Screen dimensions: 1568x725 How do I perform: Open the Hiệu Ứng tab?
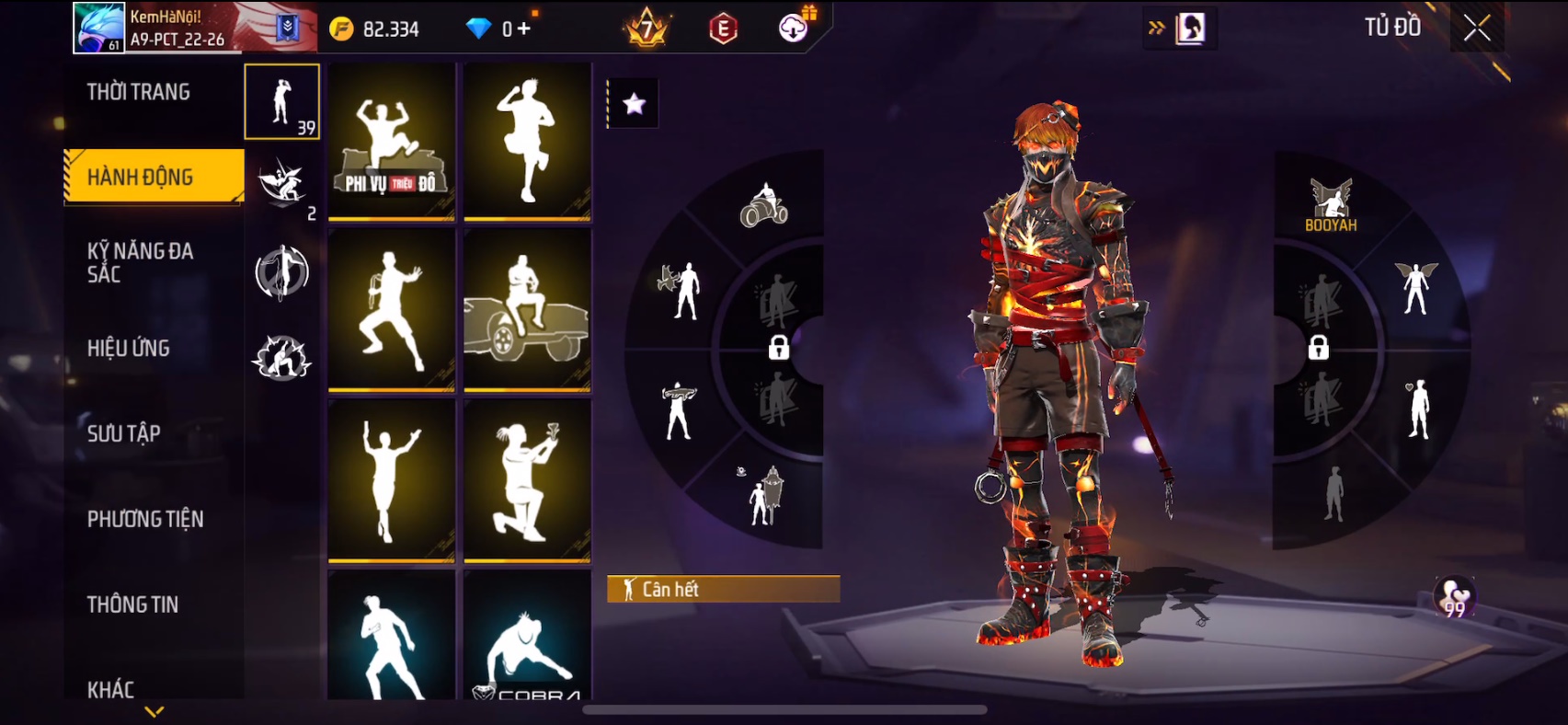click(x=129, y=348)
